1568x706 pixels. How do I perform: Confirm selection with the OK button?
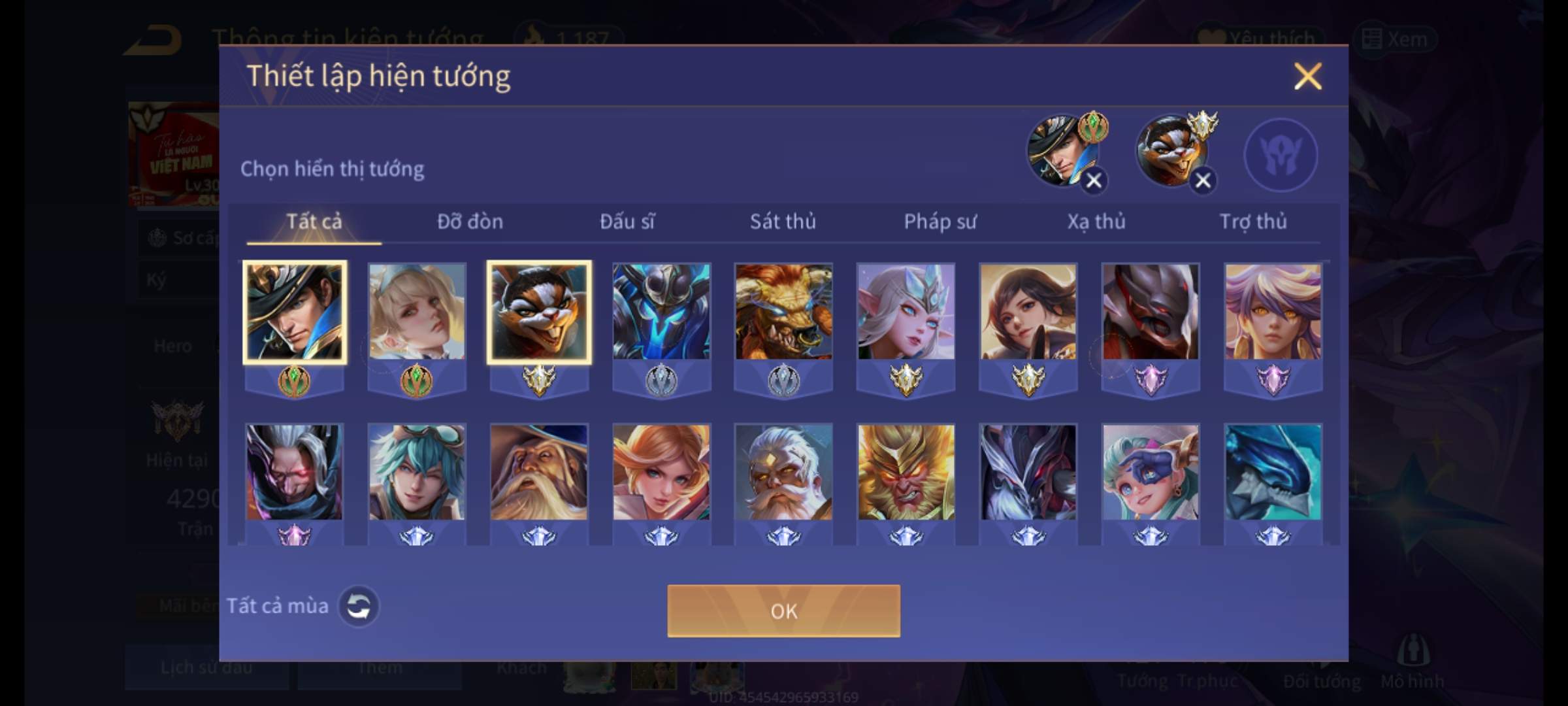coord(783,611)
